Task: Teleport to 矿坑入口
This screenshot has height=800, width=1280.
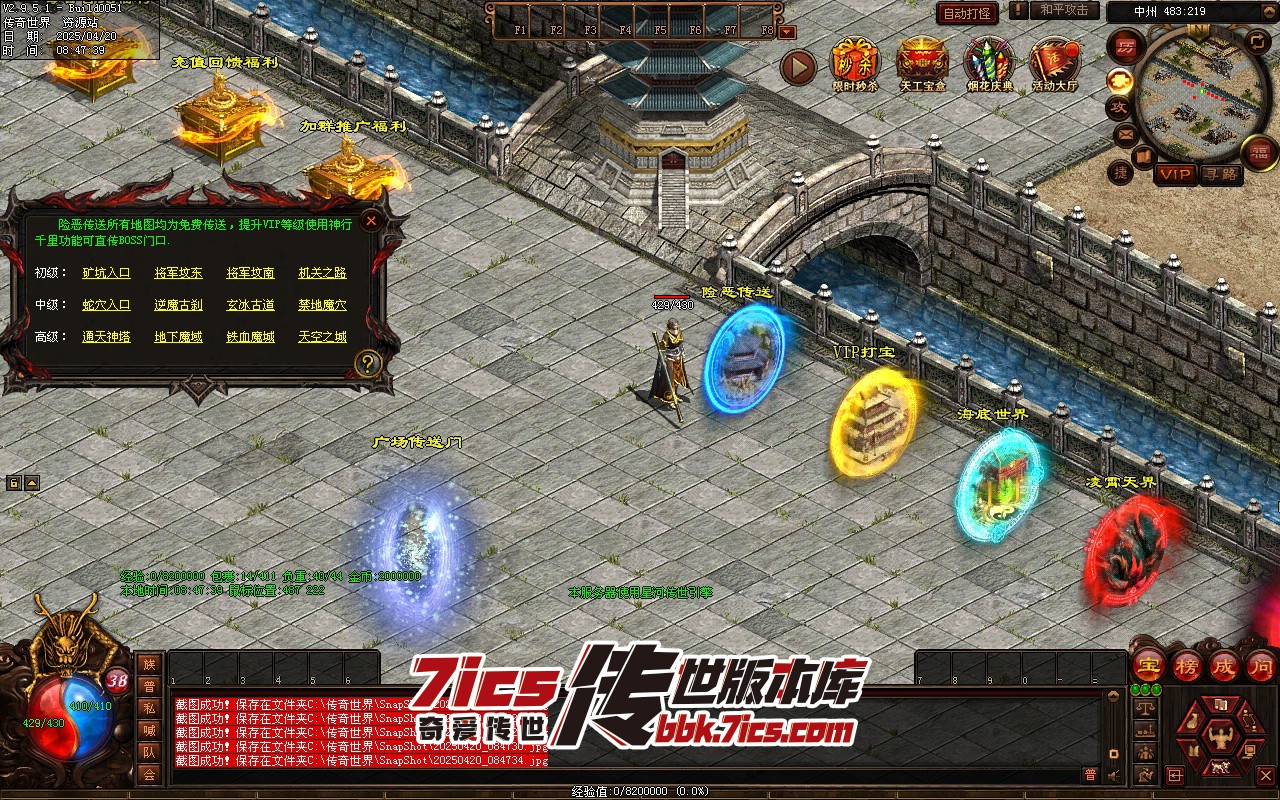Action: pos(106,273)
